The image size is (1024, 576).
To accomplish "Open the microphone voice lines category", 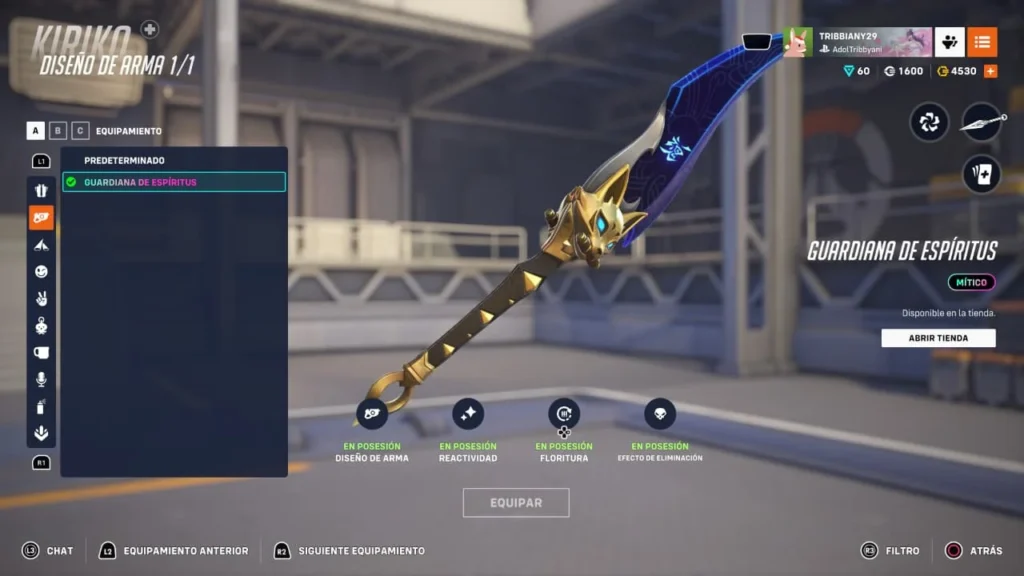I will pos(41,380).
